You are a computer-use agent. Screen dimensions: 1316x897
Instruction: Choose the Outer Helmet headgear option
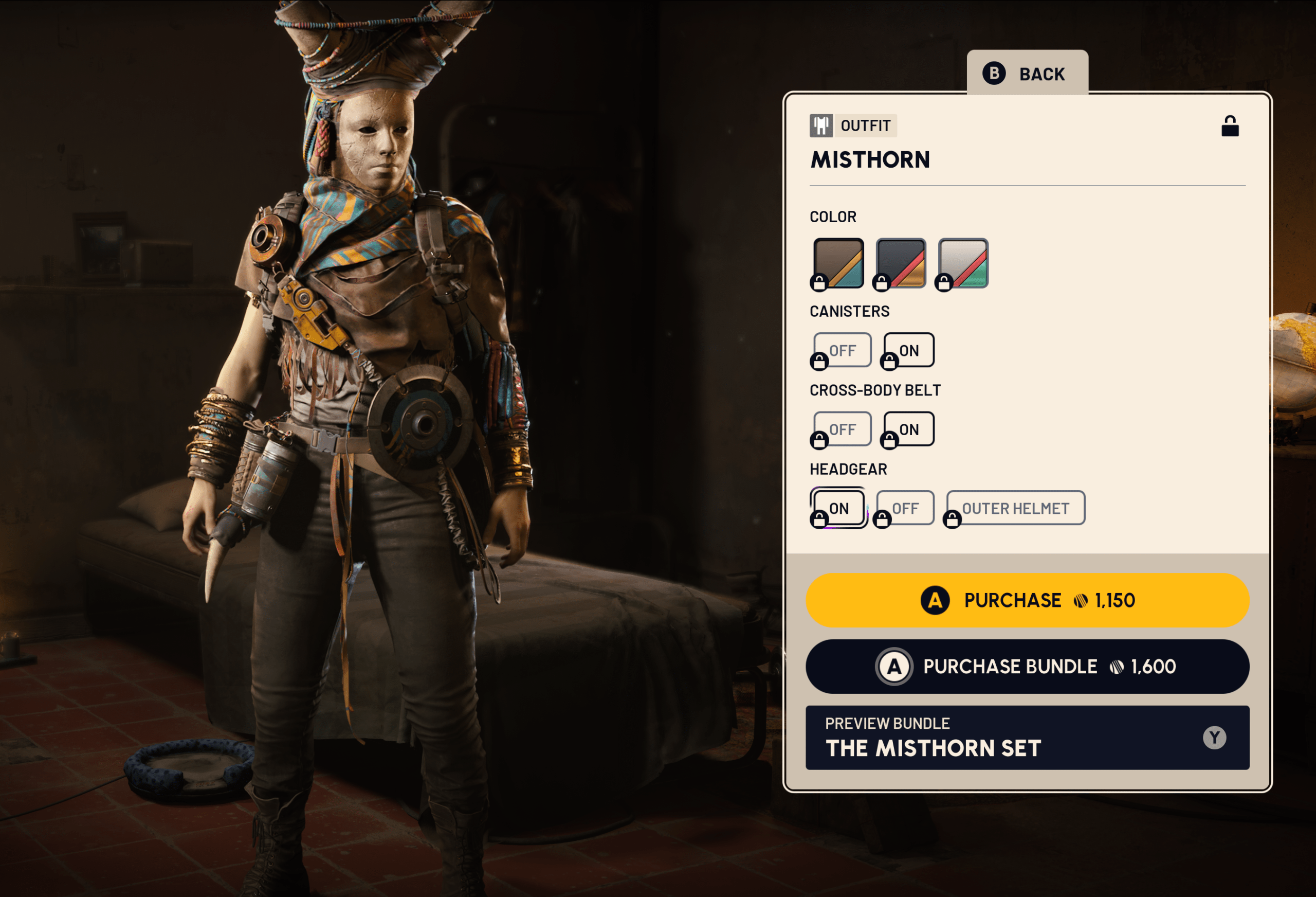1015,508
